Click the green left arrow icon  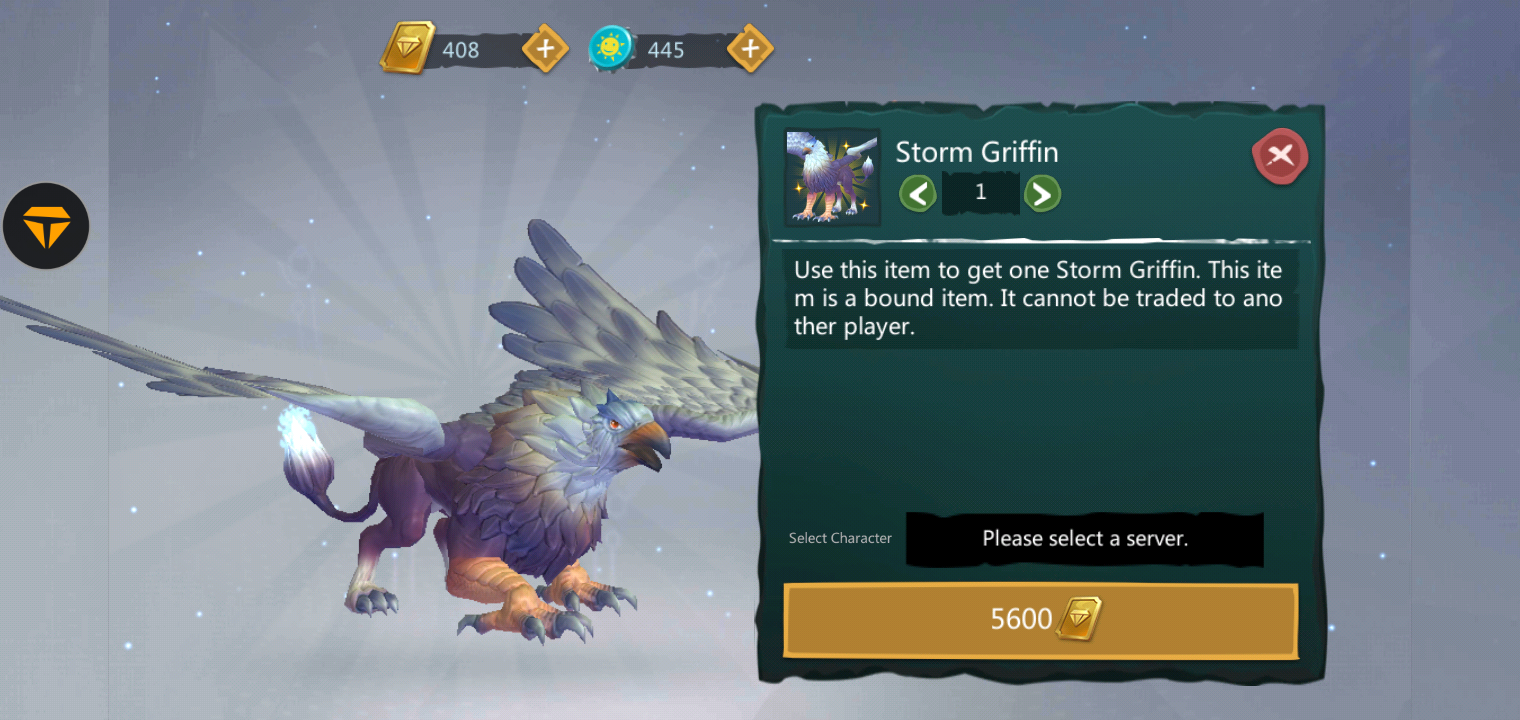(x=918, y=193)
